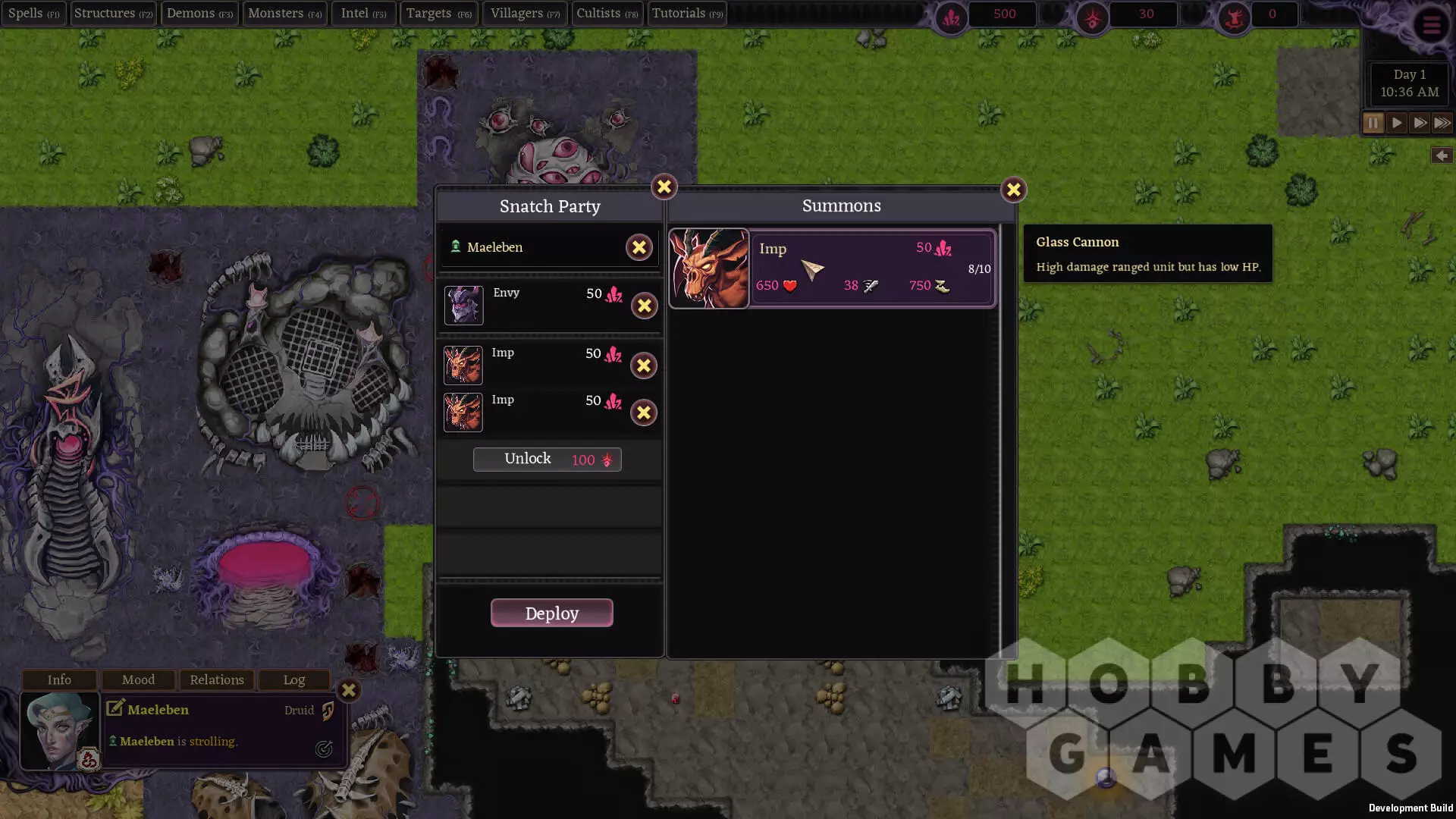1456x819 pixels.
Task: Open the Spells menu
Action: (x=33, y=14)
